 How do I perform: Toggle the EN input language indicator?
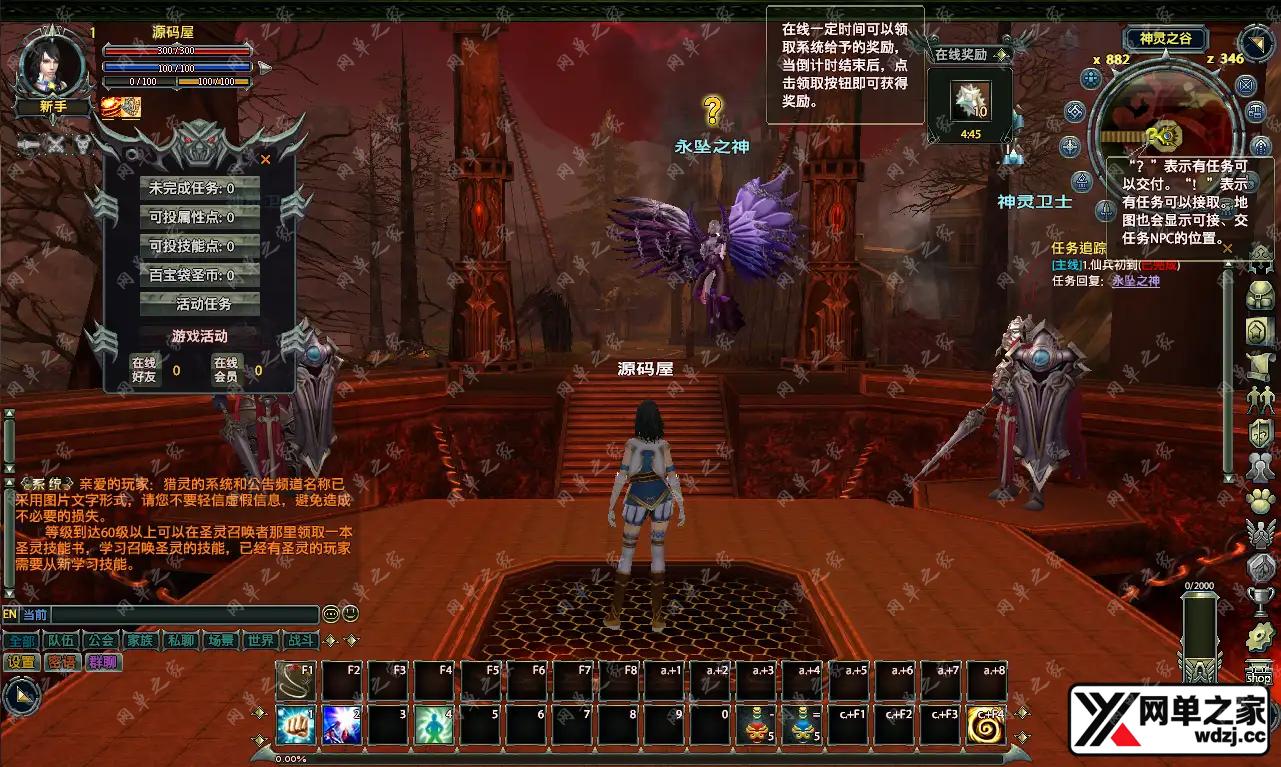point(9,614)
